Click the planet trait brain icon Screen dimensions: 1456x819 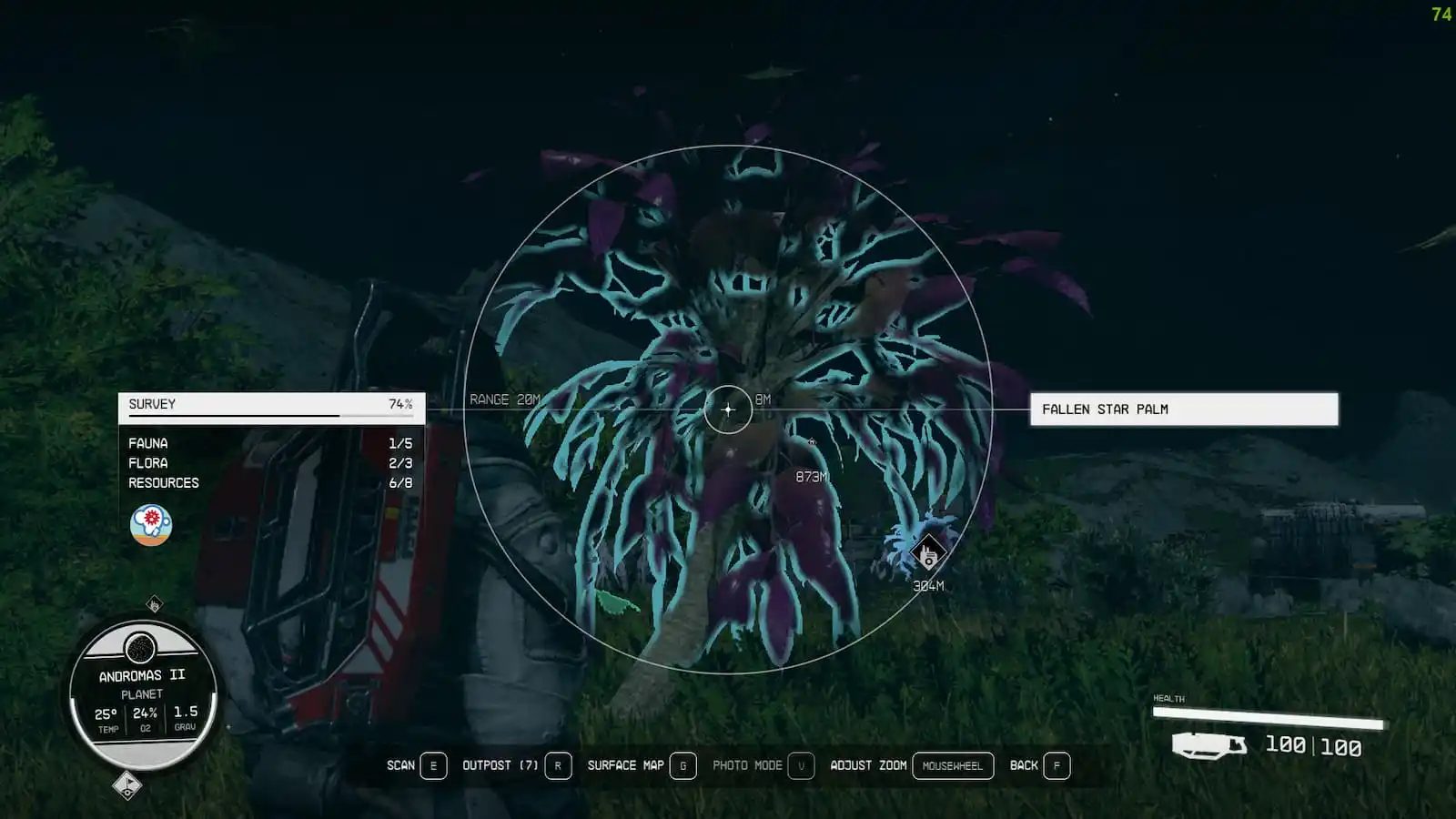pyautogui.click(x=151, y=525)
